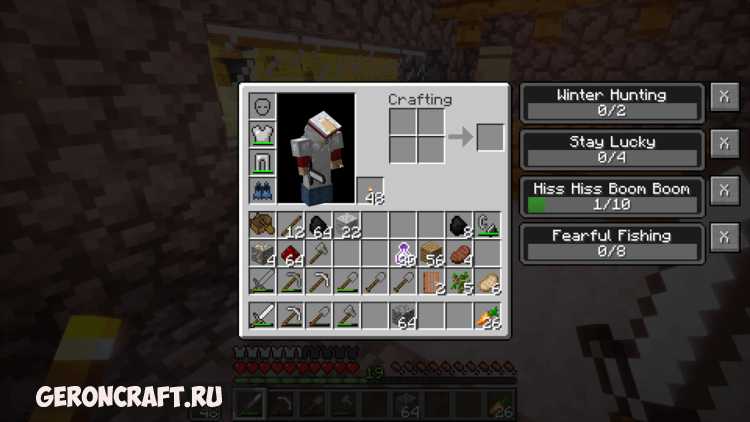Close the Hiss Hiss Boom Boom quest
The image size is (750, 422).
click(724, 190)
